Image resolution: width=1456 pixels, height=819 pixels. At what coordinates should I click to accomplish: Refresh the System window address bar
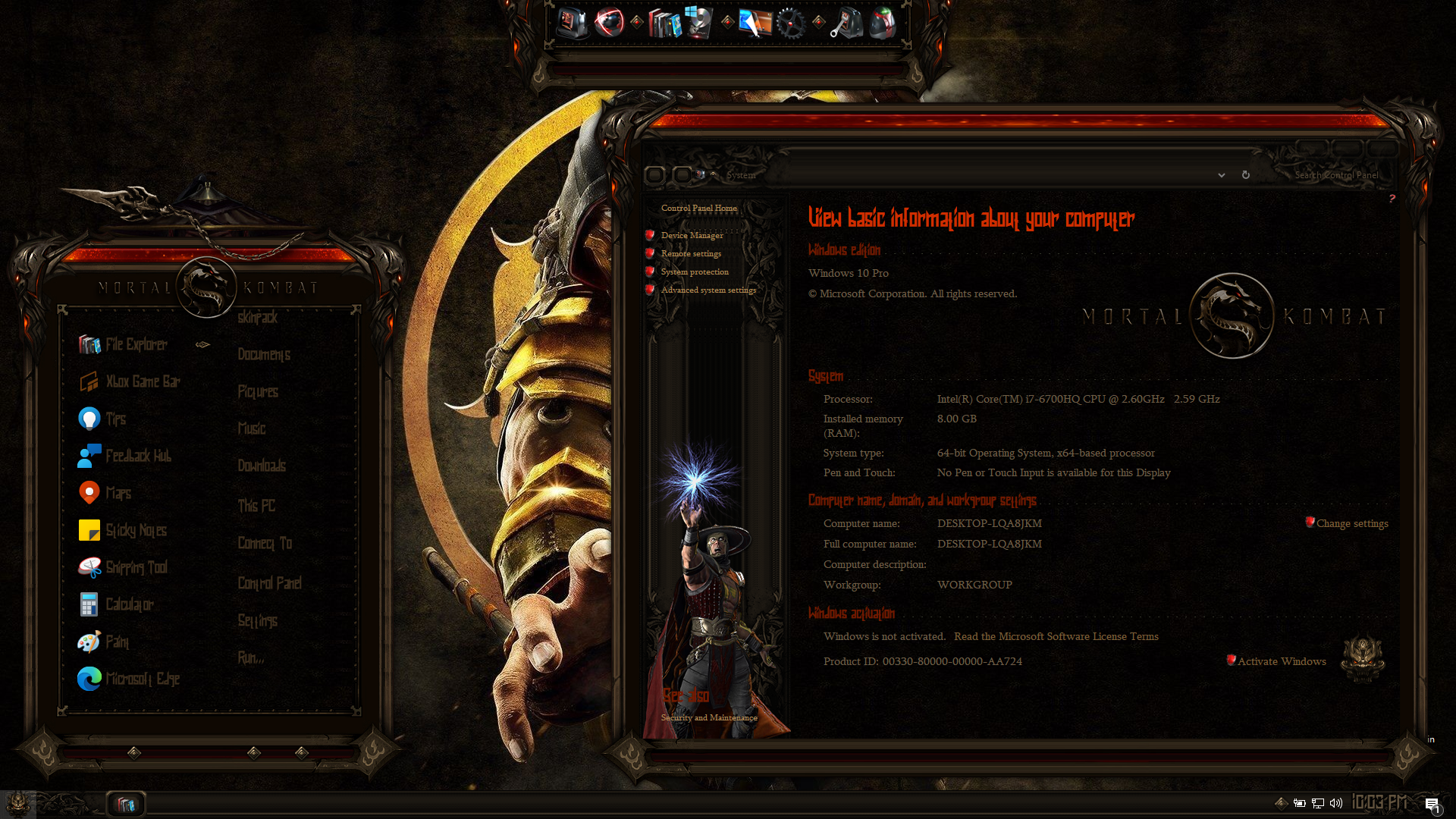click(1245, 175)
